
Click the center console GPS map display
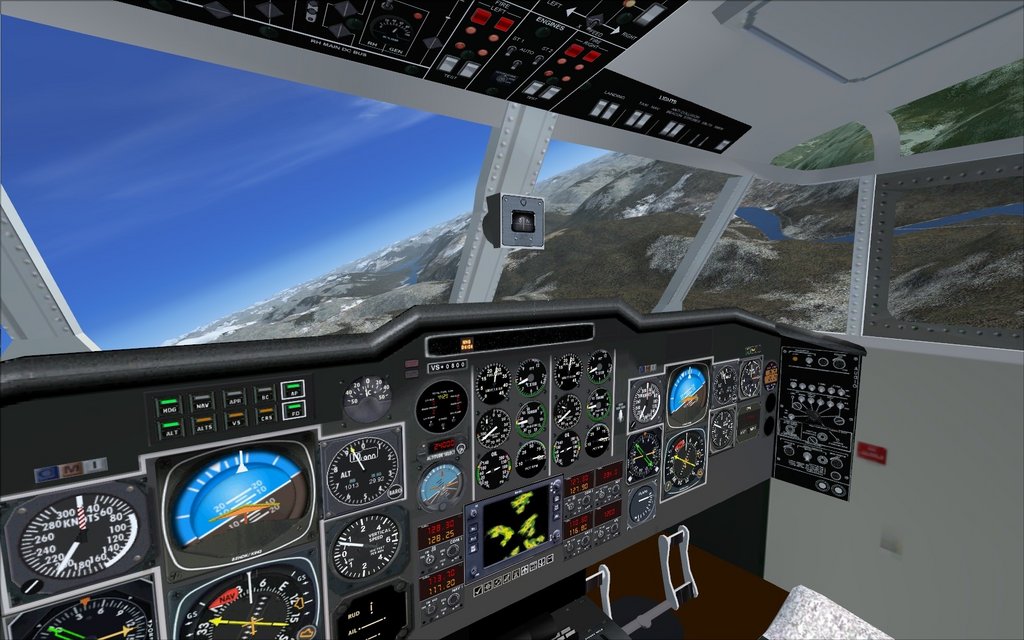point(520,527)
